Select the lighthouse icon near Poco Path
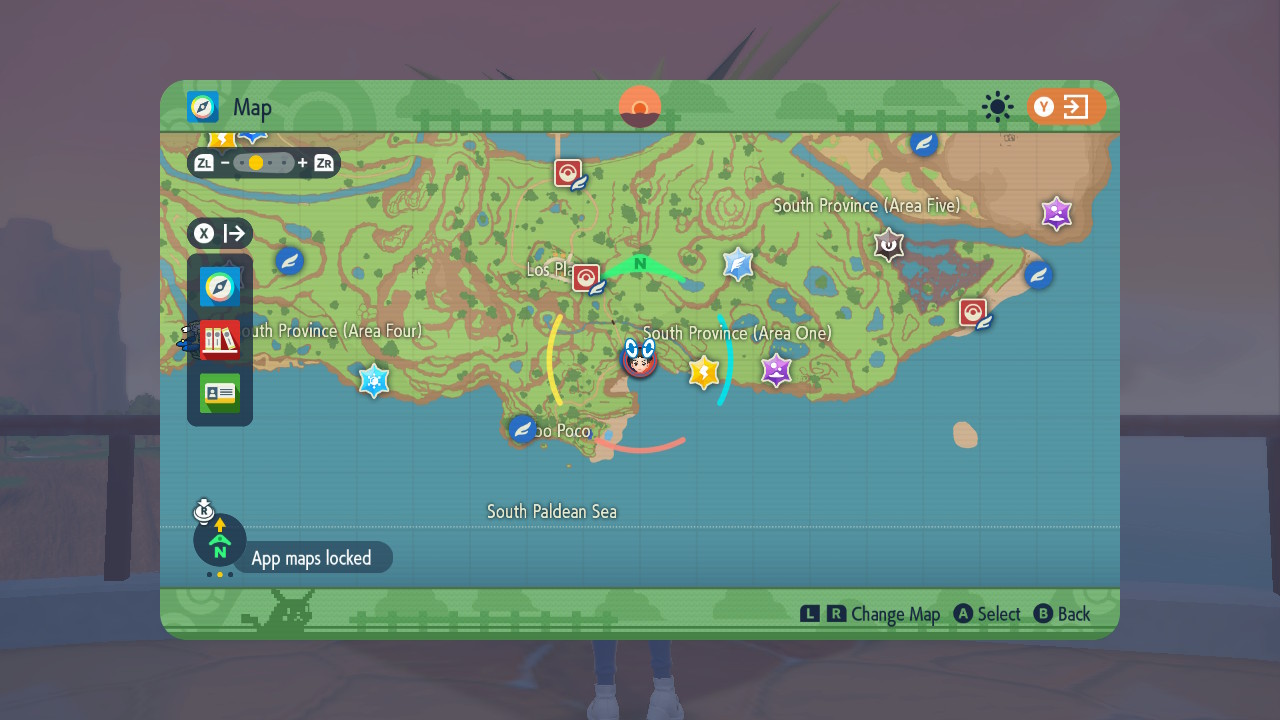The height and width of the screenshot is (720, 1280). pyautogui.click(x=521, y=428)
